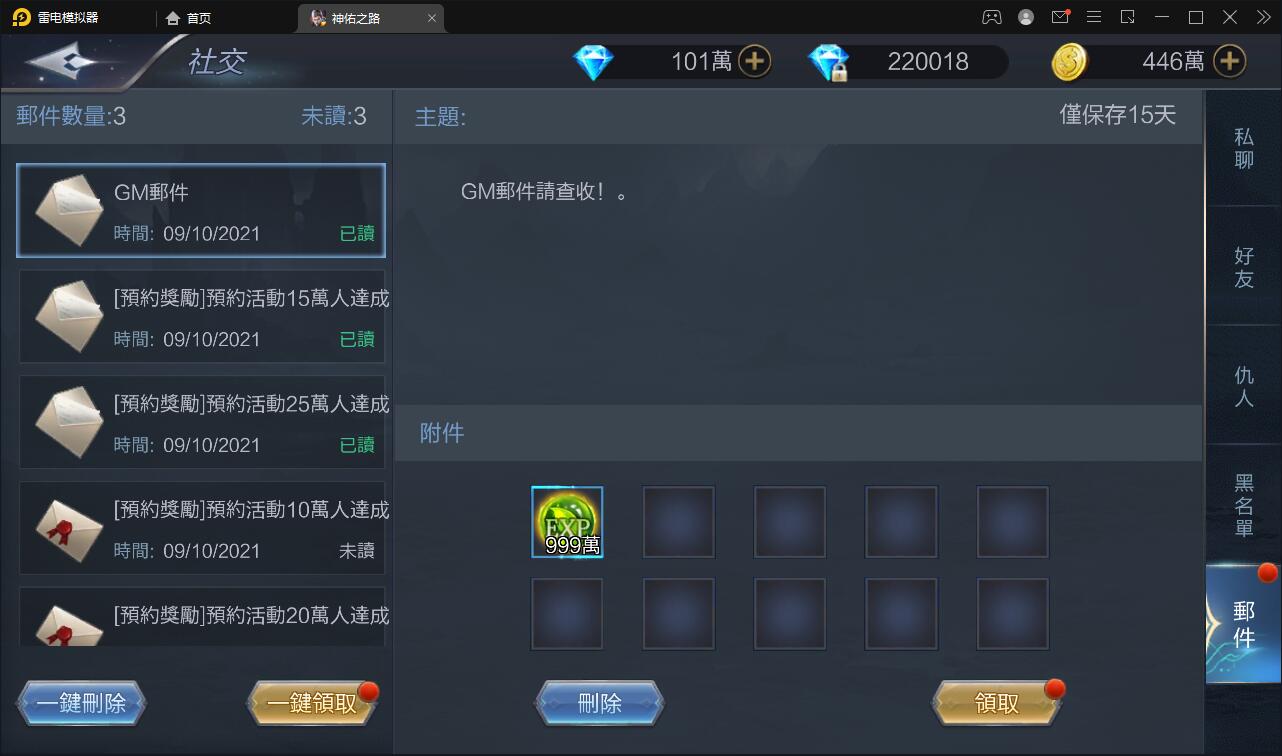Click the messages icon in the emulator titlebar
Image resolution: width=1282 pixels, height=756 pixels.
point(1060,17)
